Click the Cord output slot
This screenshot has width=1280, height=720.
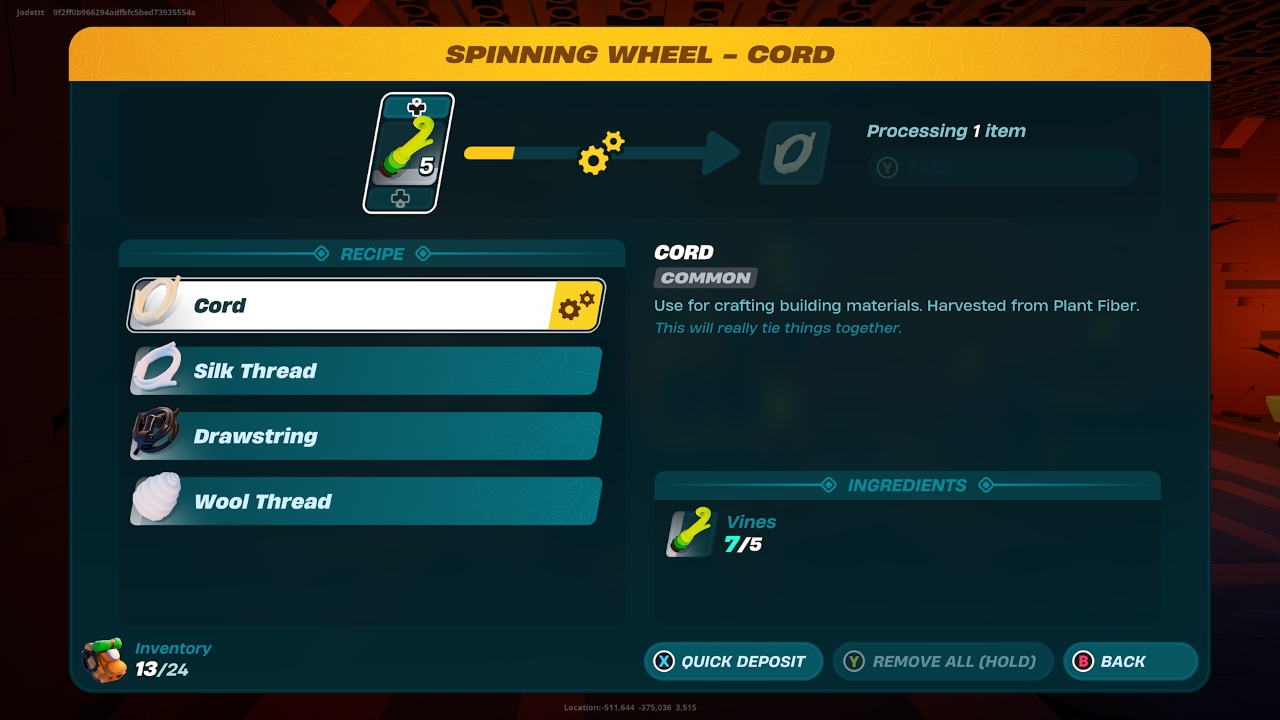point(794,153)
